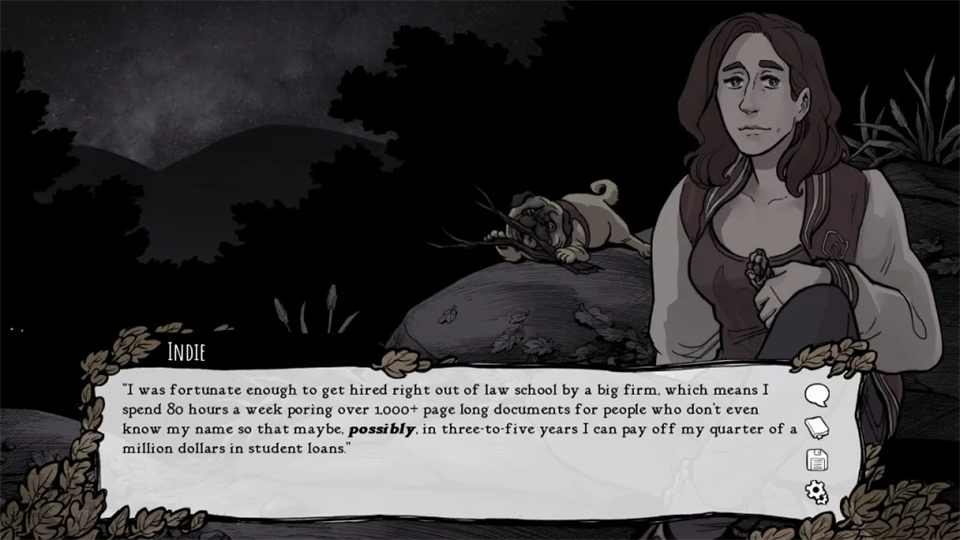Open the book journal icon
The height and width of the screenshot is (540, 960).
coord(817,428)
